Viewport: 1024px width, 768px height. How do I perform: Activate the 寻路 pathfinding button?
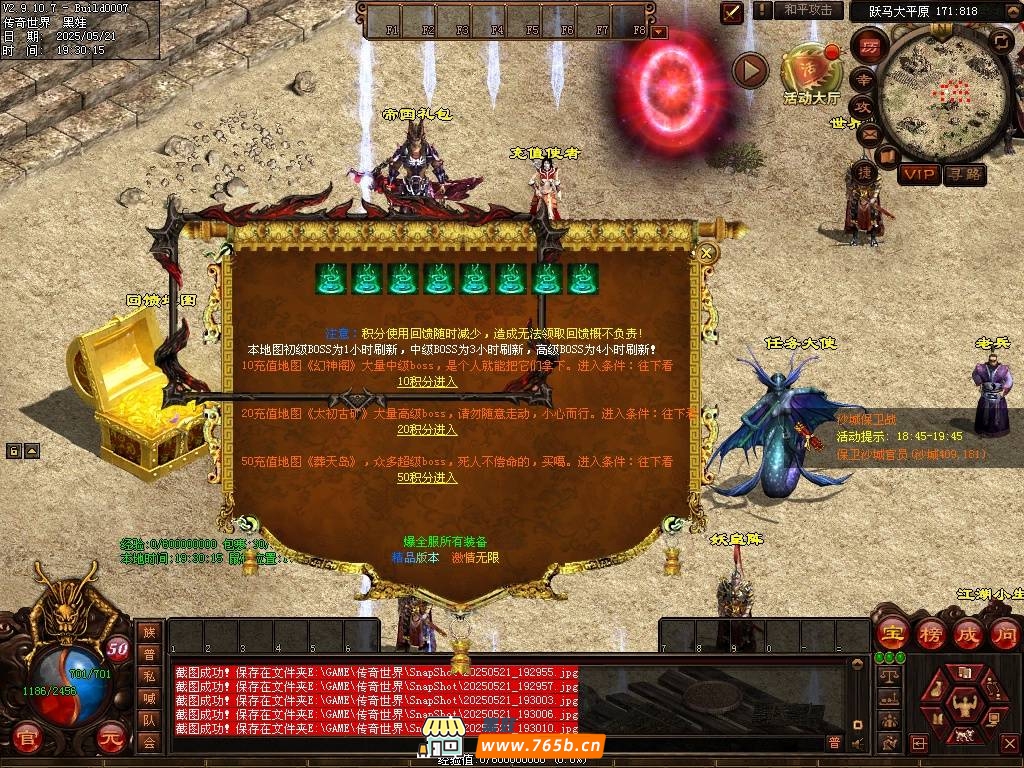point(965,174)
